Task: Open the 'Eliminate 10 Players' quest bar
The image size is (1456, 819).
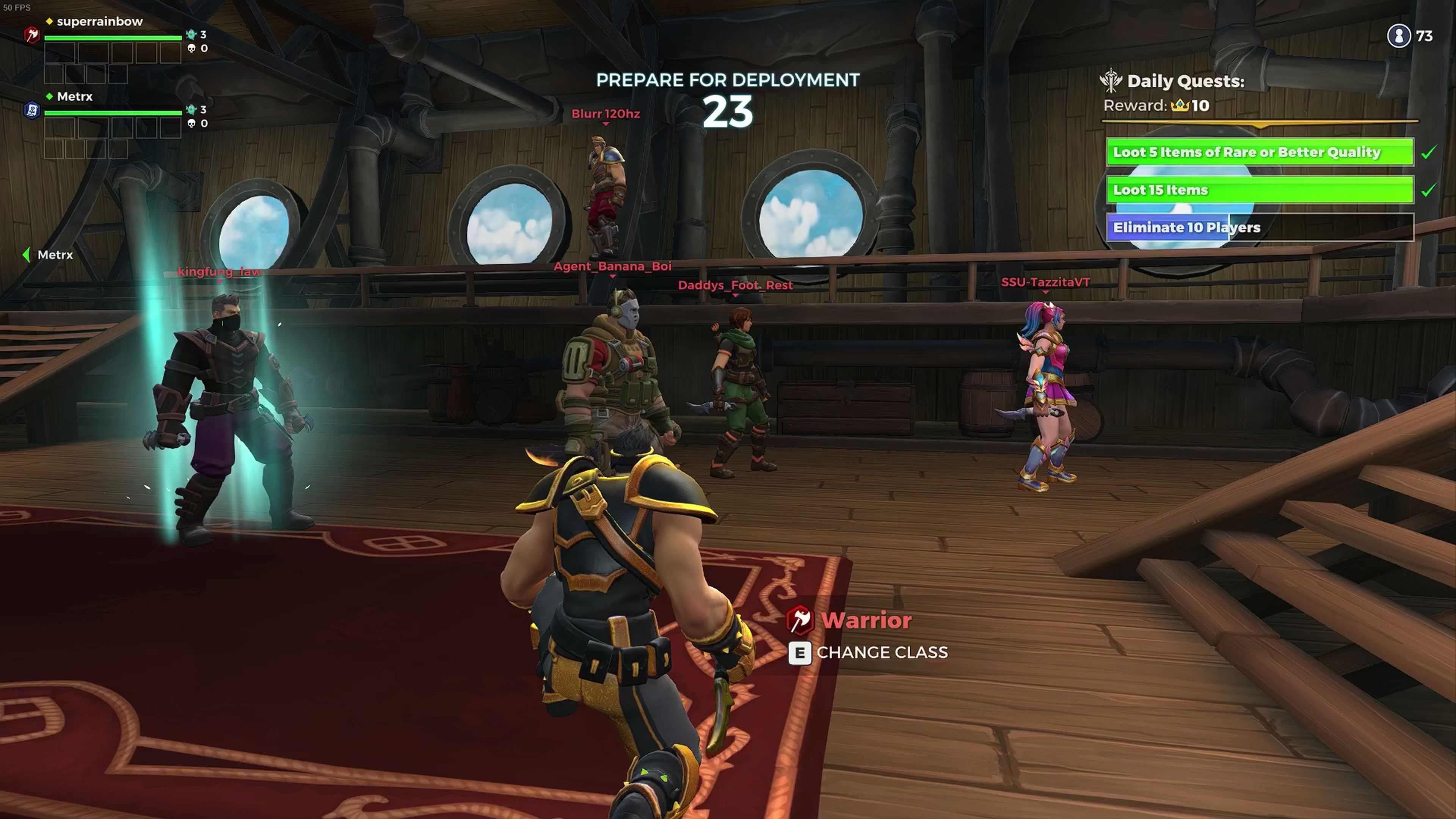Action: pos(1259,227)
